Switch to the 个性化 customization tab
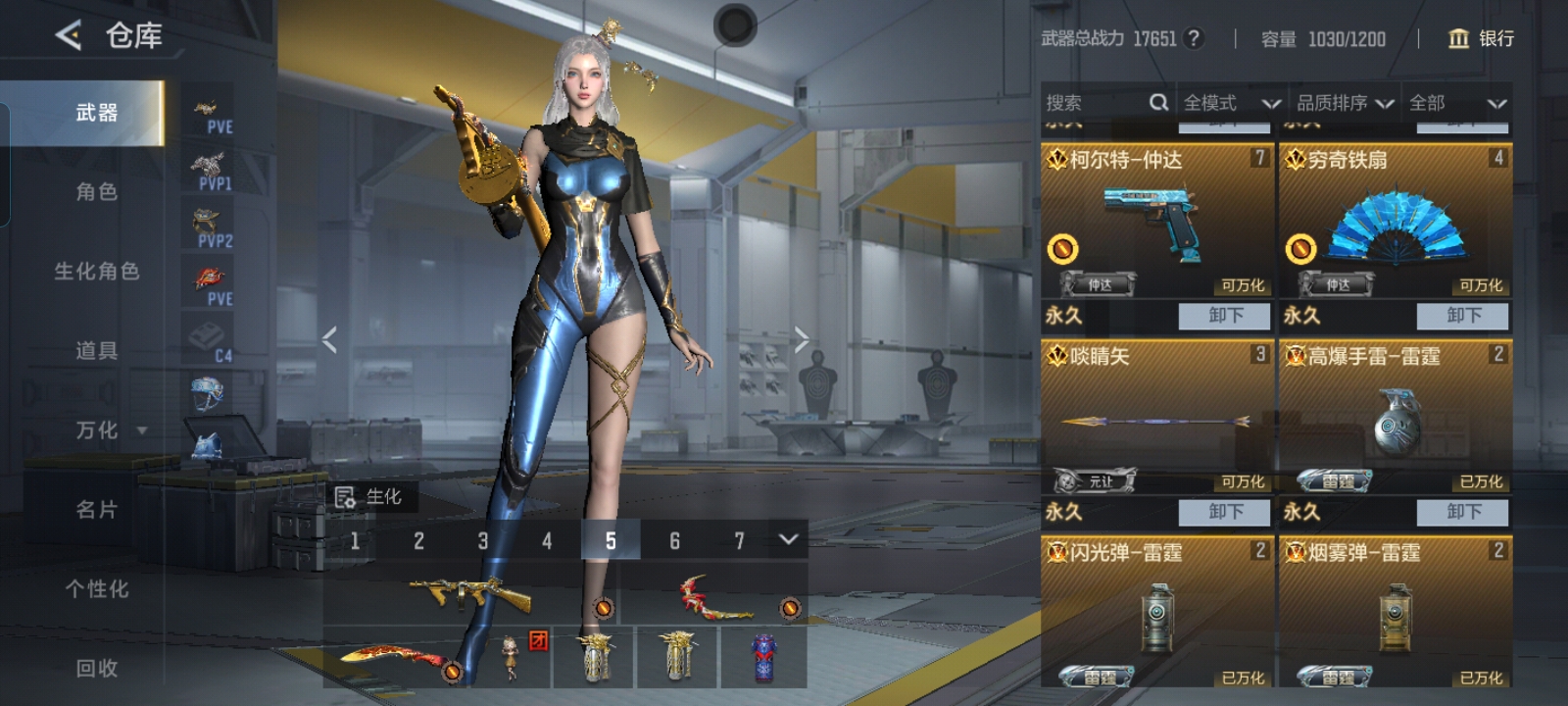The image size is (1568, 706). click(x=96, y=588)
